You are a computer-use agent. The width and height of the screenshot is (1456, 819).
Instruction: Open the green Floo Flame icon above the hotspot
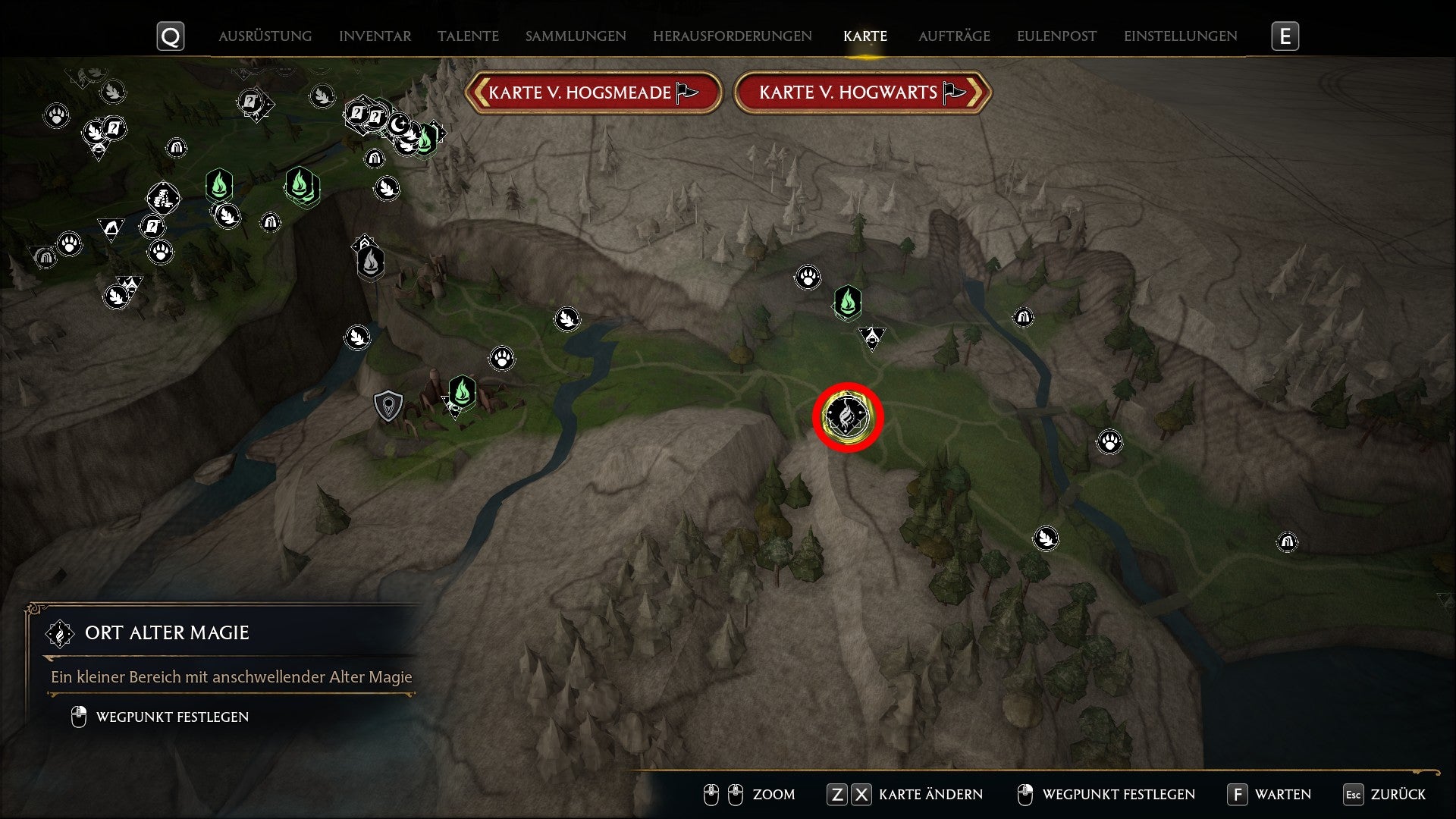tap(849, 302)
